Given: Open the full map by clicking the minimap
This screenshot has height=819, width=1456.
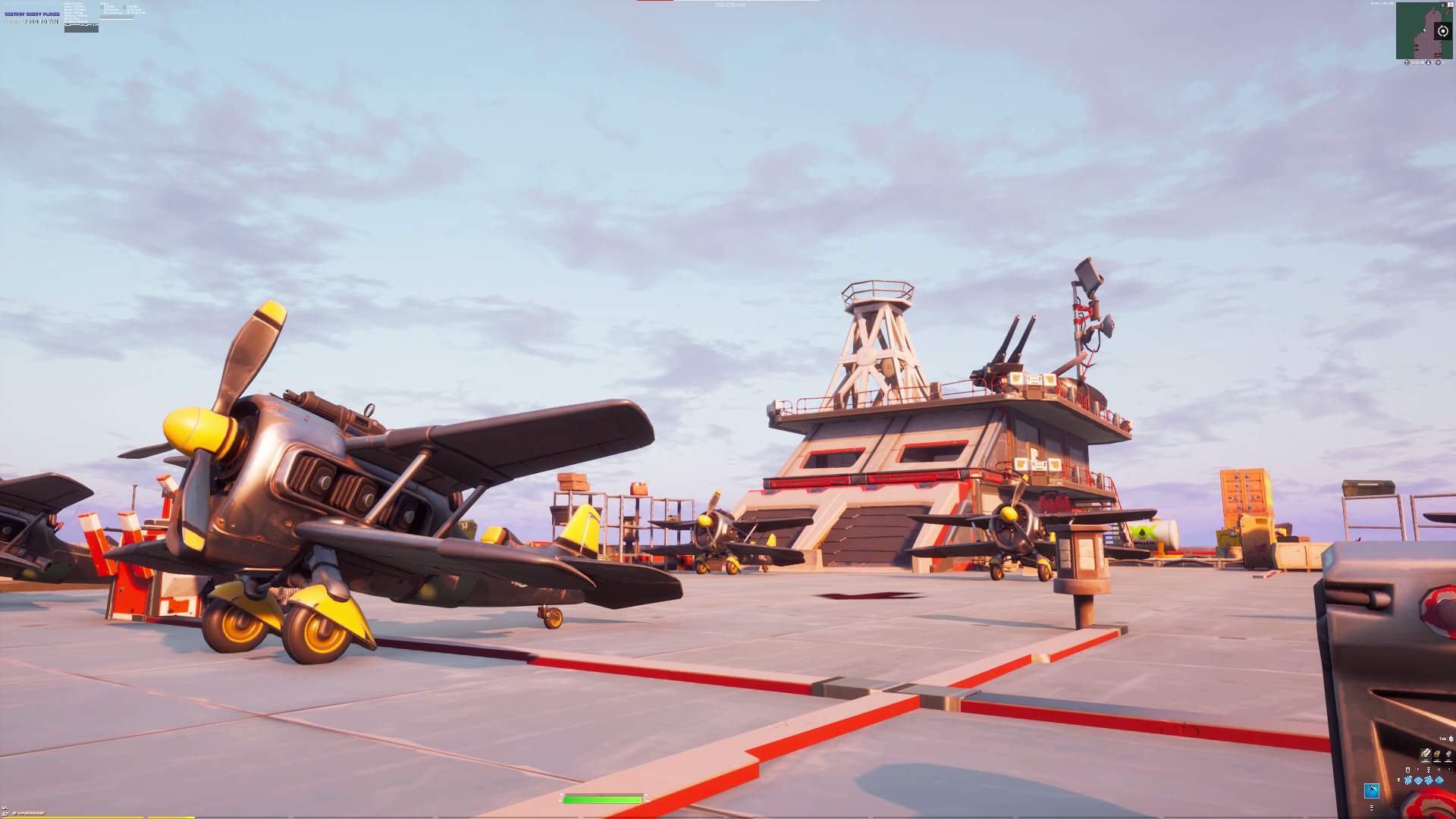Looking at the screenshot, I should (x=1424, y=30).
